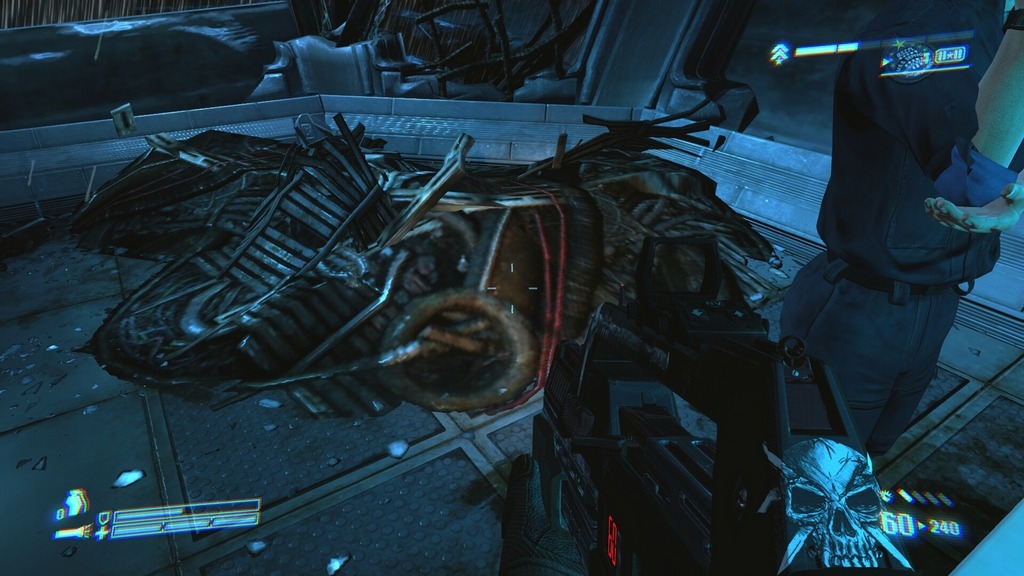Select the starburst icon above the ammo count
This screenshot has width=1024, height=576.
tap(886, 495)
